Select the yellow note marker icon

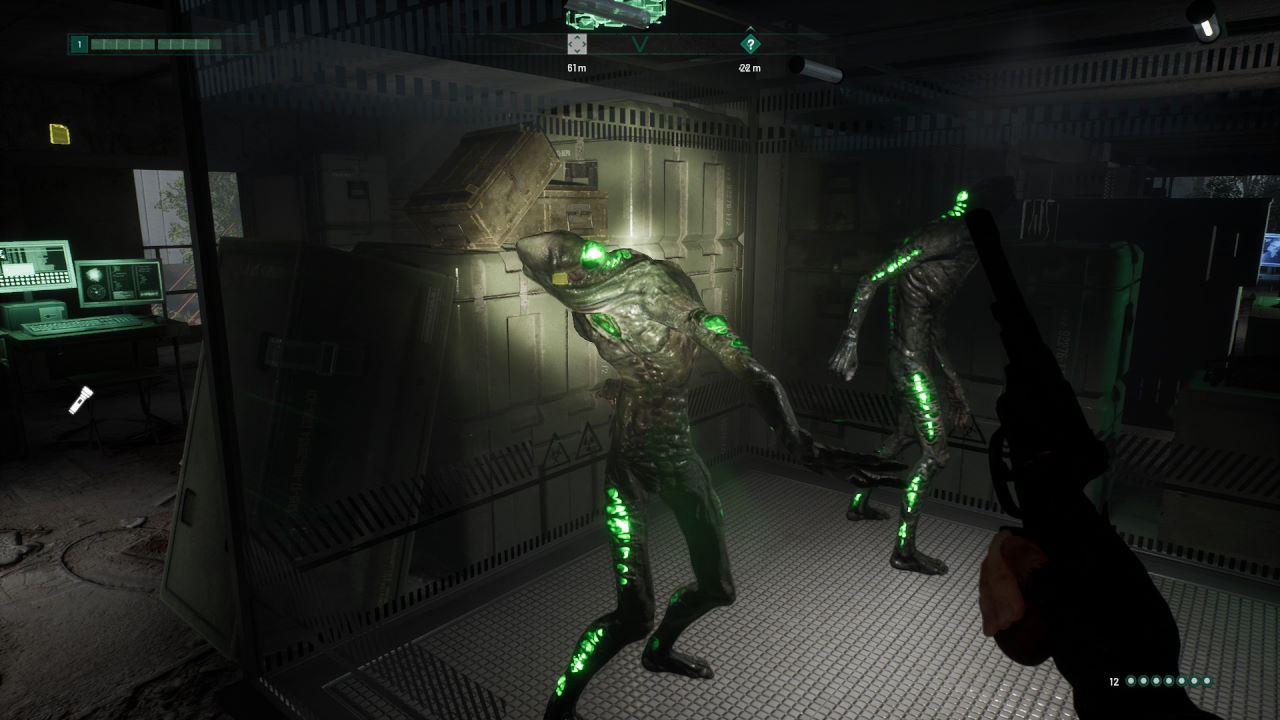click(60, 133)
